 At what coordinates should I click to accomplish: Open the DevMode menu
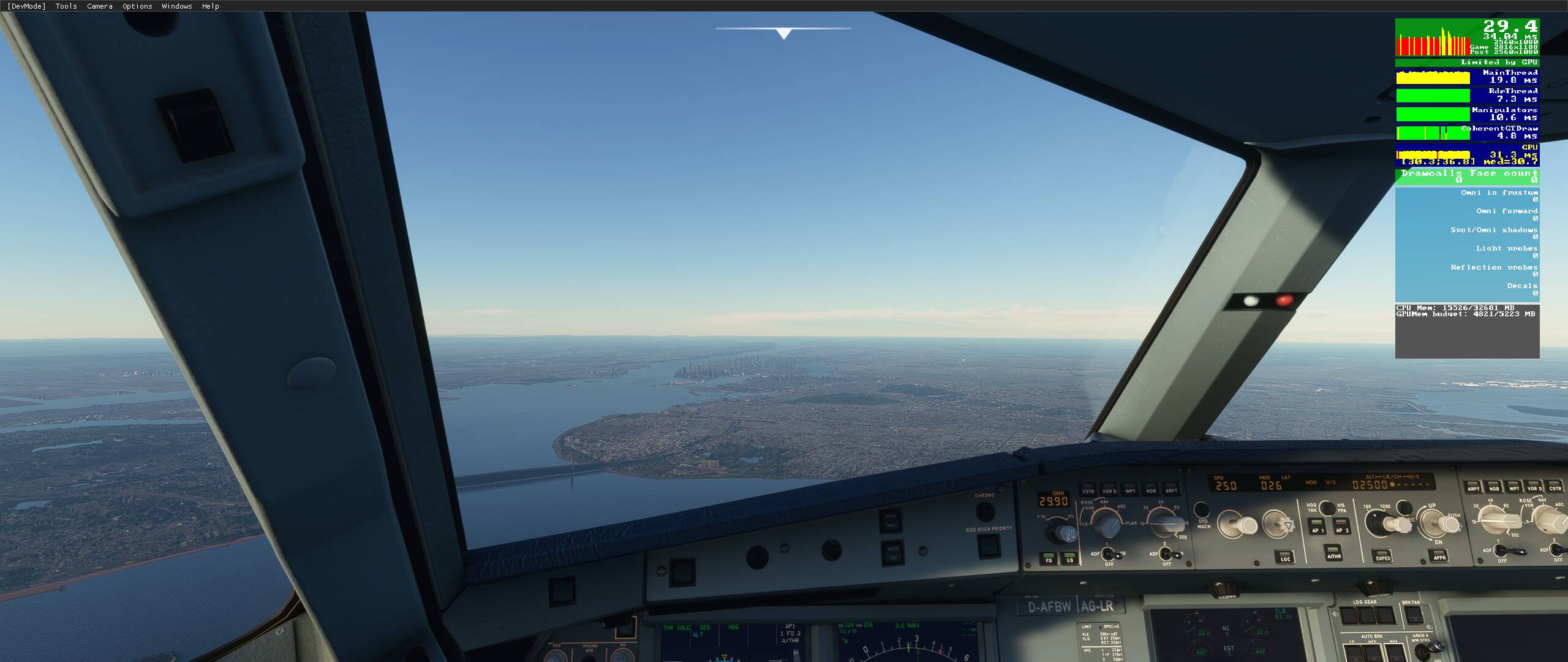click(26, 6)
